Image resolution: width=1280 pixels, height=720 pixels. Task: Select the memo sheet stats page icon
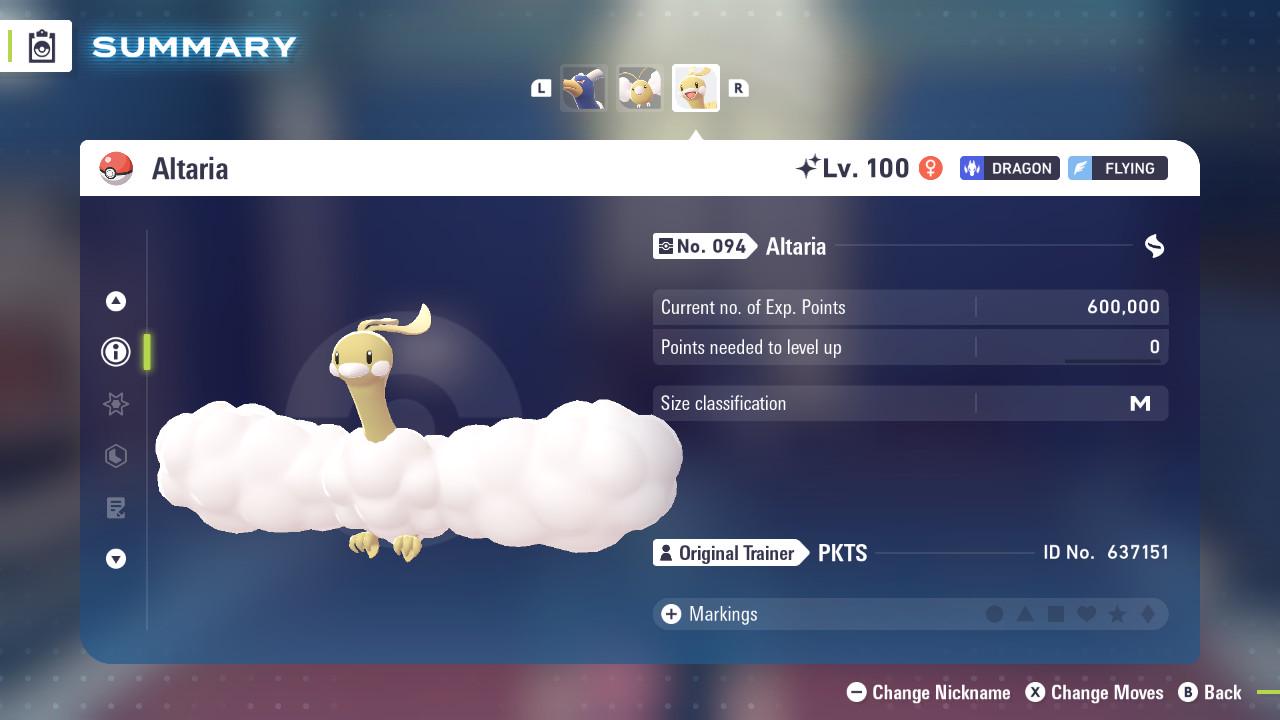click(x=116, y=508)
